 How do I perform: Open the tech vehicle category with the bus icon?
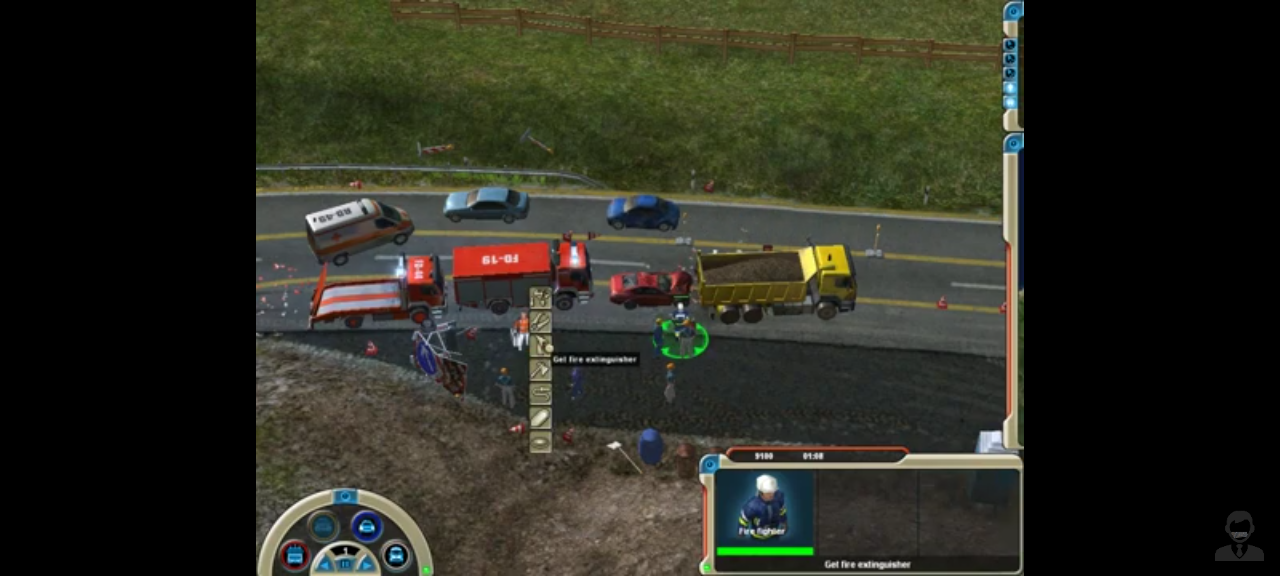(x=396, y=553)
